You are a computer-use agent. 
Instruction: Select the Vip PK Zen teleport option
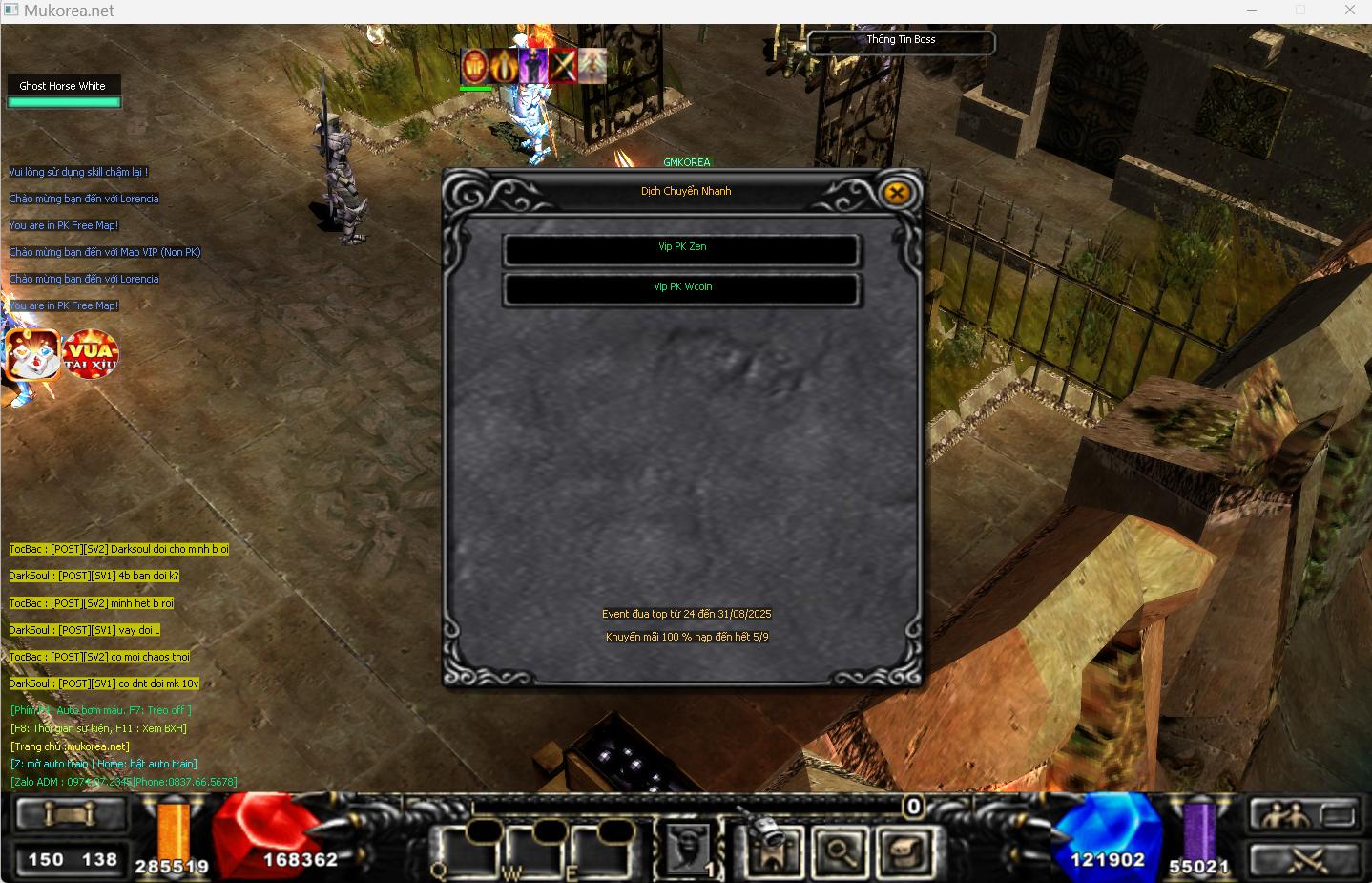tap(681, 248)
